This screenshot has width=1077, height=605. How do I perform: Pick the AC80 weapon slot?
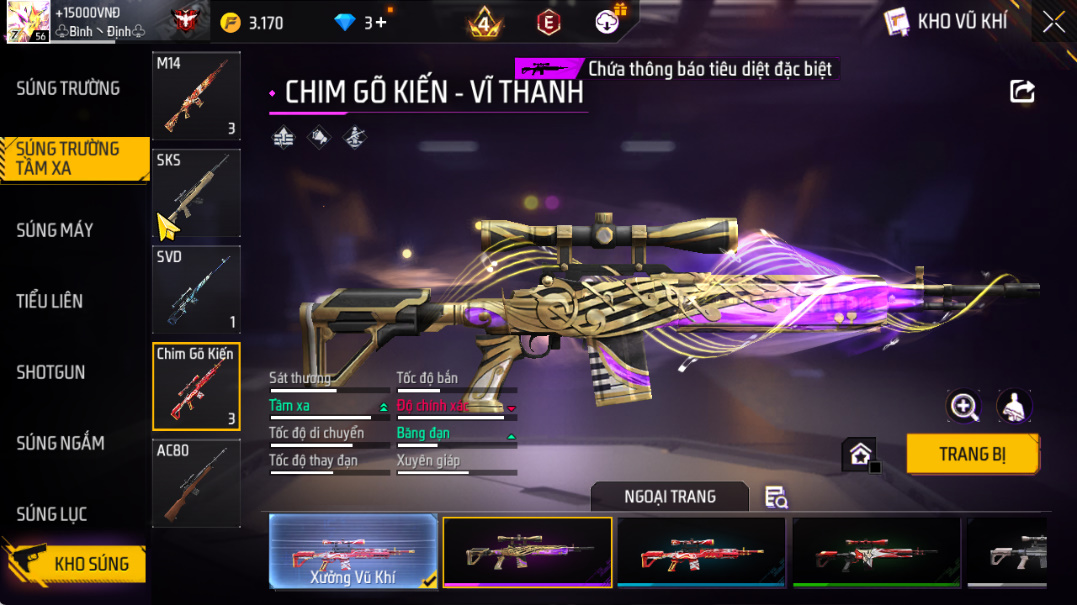[x=196, y=483]
